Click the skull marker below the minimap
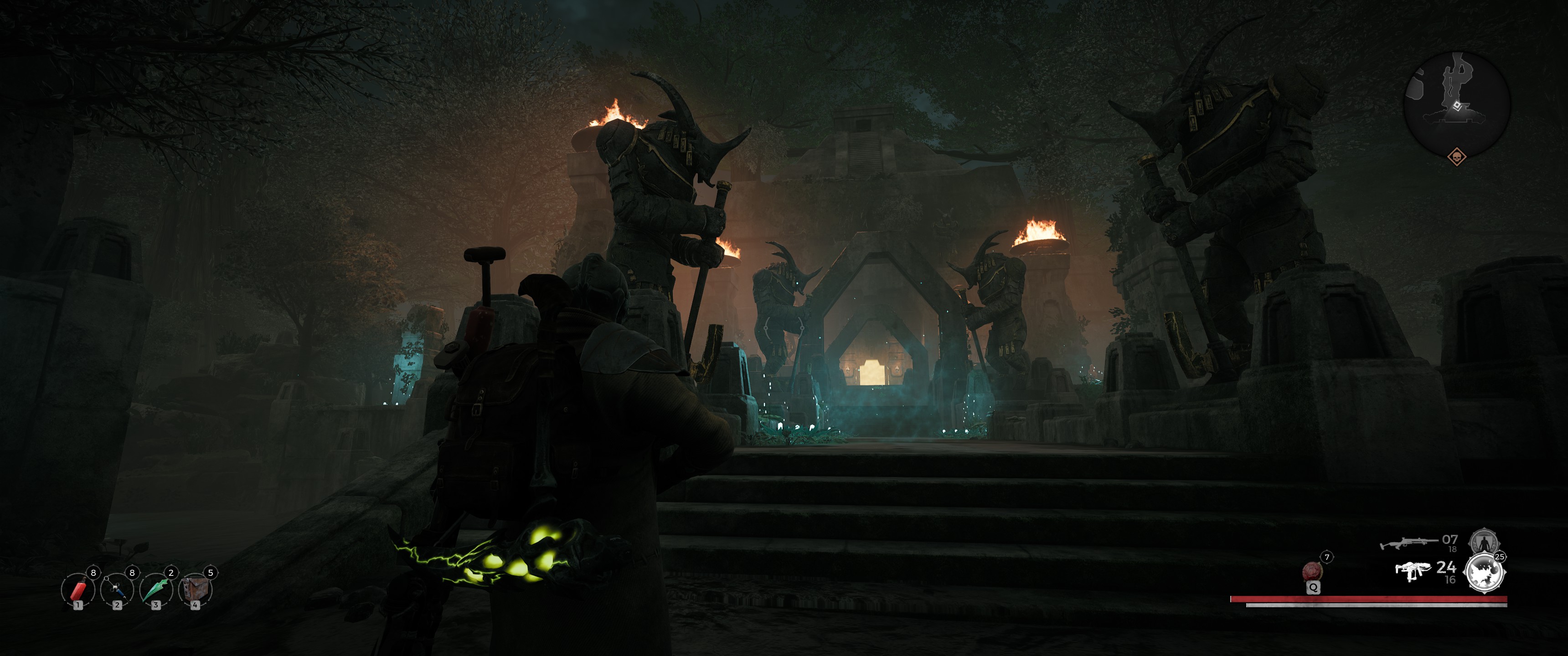1568x656 pixels. (1457, 157)
